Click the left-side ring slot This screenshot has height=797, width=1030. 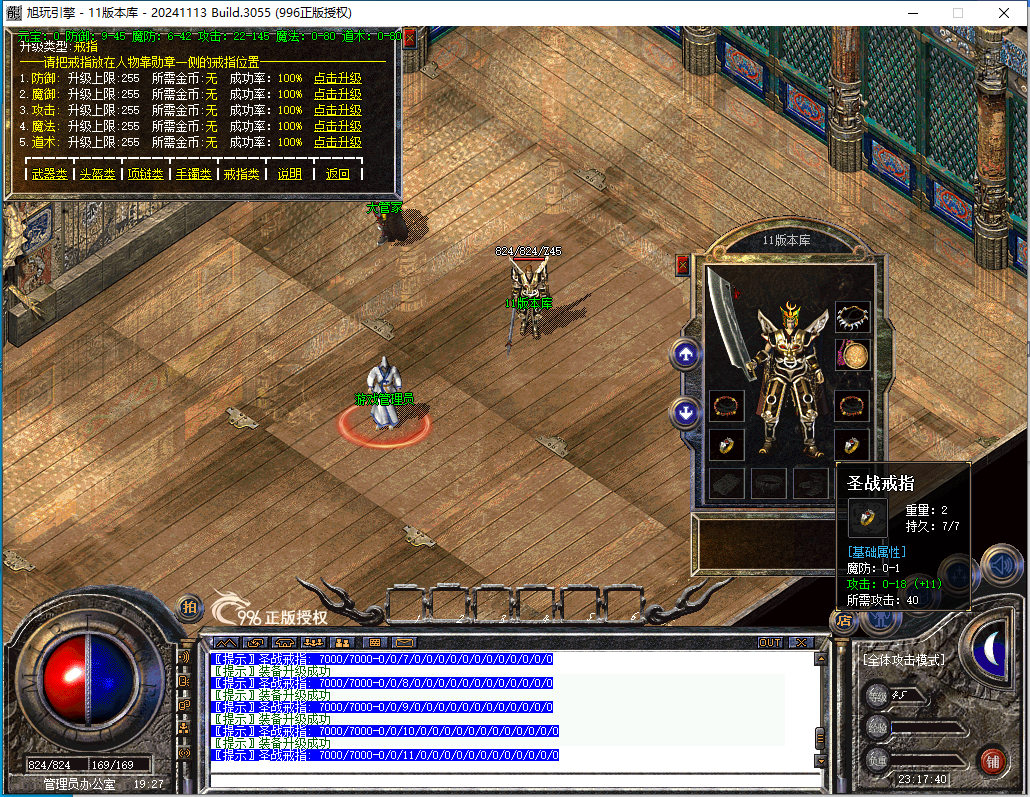(x=727, y=445)
